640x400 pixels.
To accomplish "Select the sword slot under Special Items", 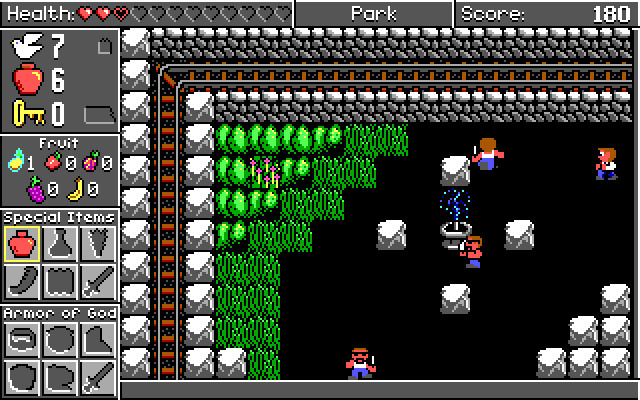I will click(97, 281).
